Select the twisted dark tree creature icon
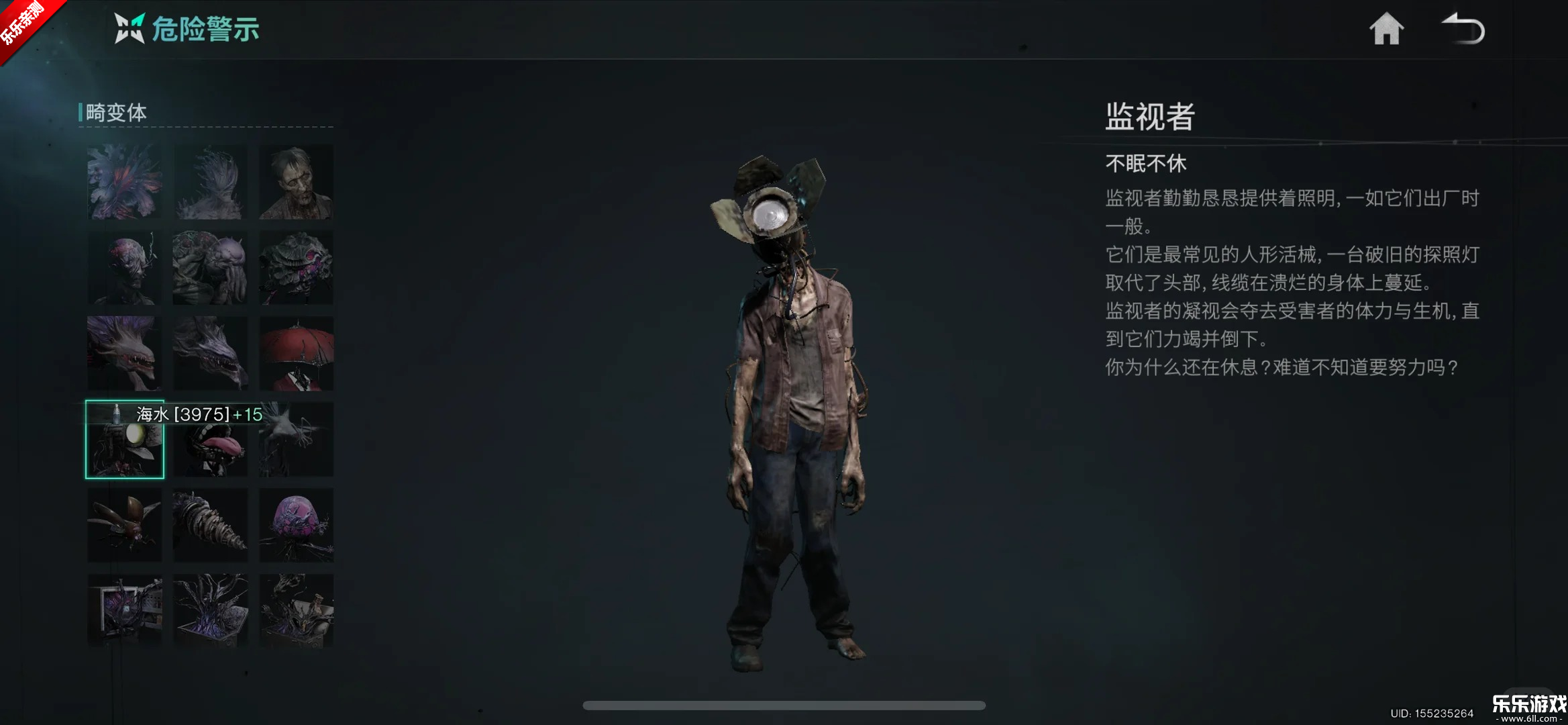This screenshot has height=725, width=1568. [x=210, y=611]
